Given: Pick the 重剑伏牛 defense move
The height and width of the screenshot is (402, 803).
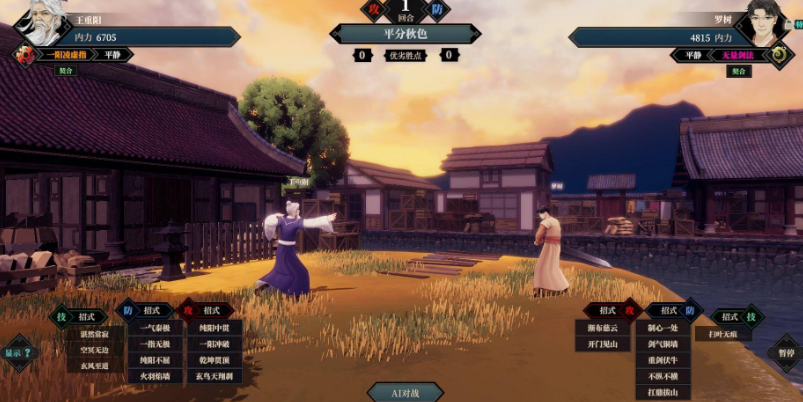Looking at the screenshot, I should point(663,360).
